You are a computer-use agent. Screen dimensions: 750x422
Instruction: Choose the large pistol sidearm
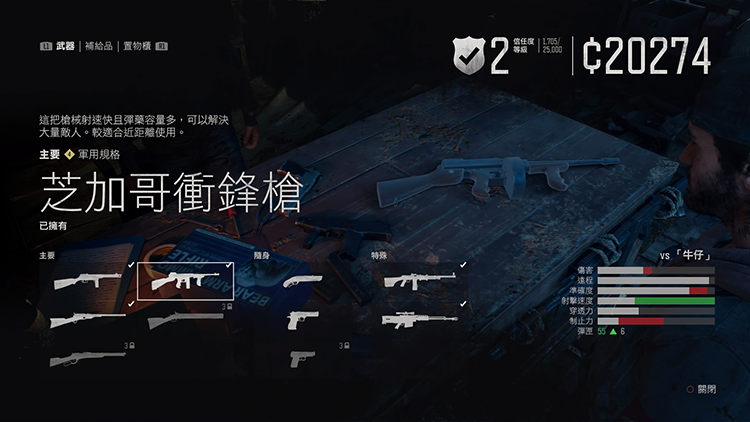tap(303, 320)
